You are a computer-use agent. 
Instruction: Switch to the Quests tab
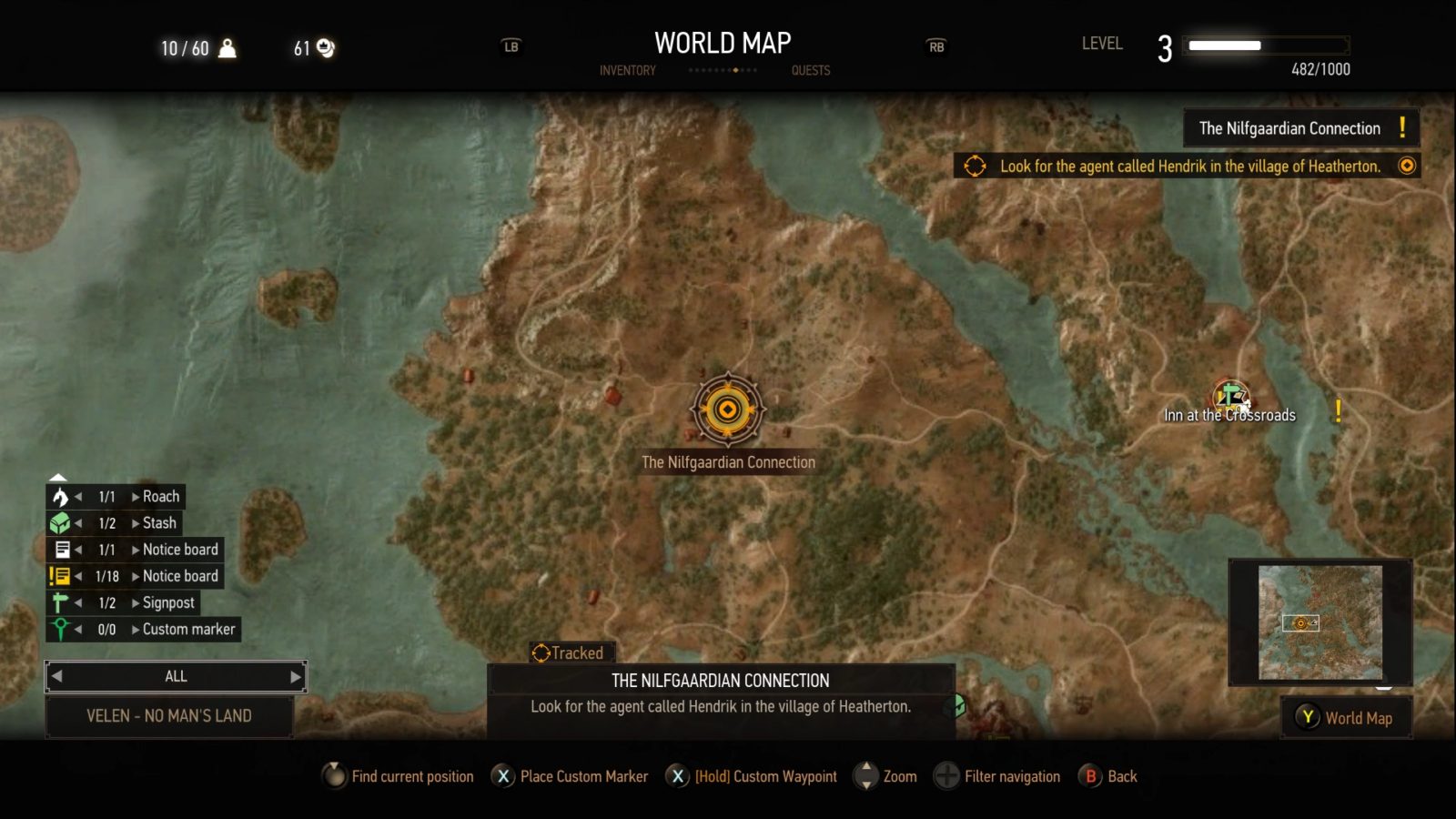[811, 70]
